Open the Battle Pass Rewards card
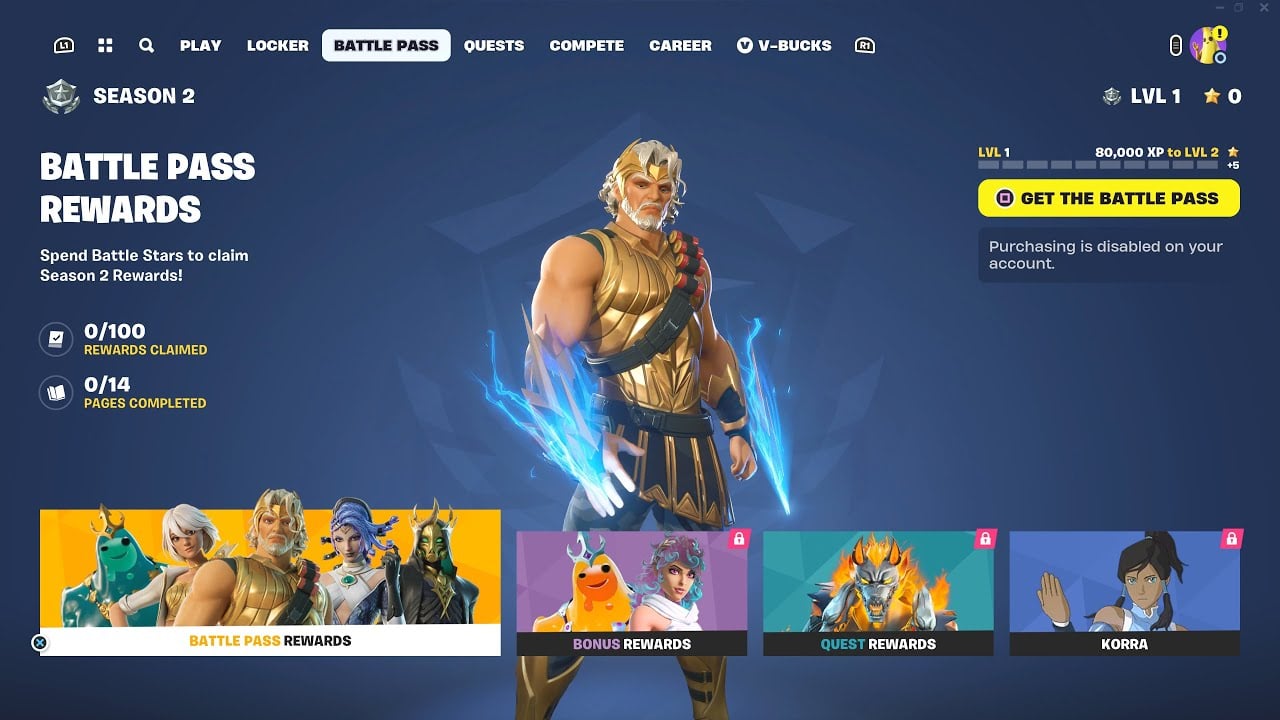 (x=270, y=580)
